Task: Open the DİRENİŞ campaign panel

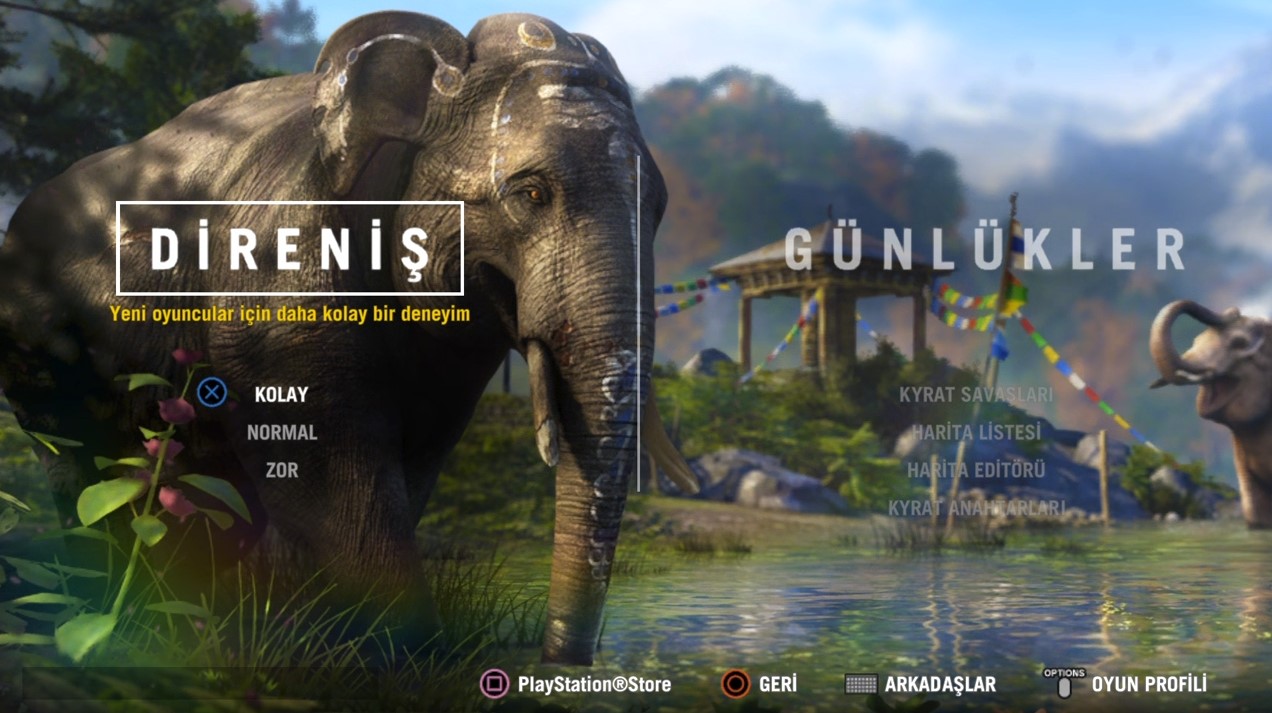Action: tap(290, 248)
